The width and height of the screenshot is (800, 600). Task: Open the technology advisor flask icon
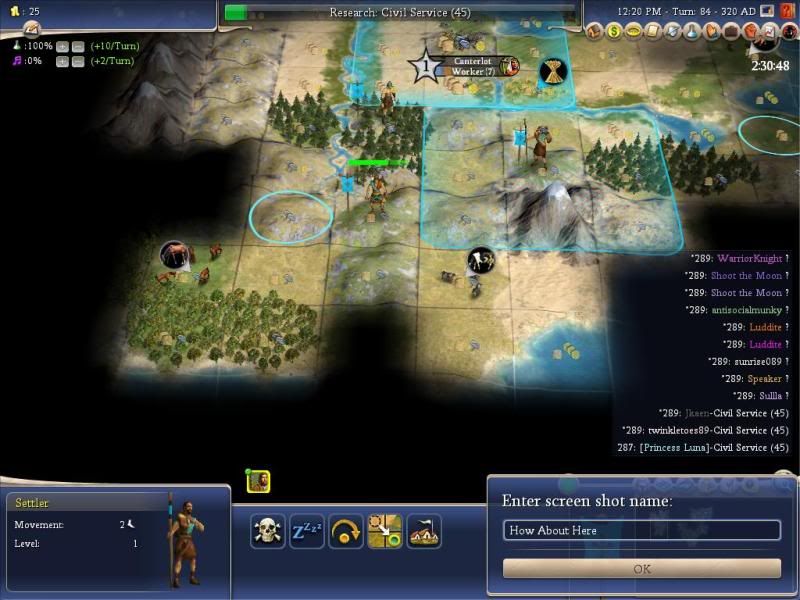(x=691, y=32)
